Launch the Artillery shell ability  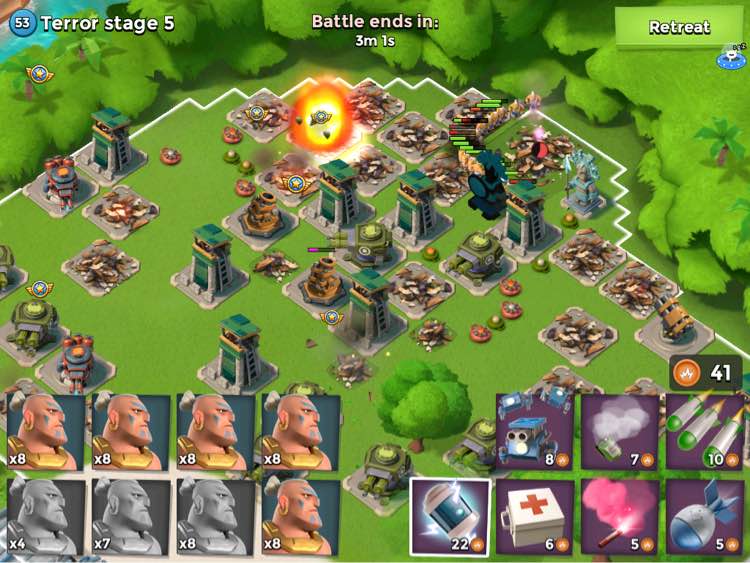pyautogui.click(x=705, y=516)
